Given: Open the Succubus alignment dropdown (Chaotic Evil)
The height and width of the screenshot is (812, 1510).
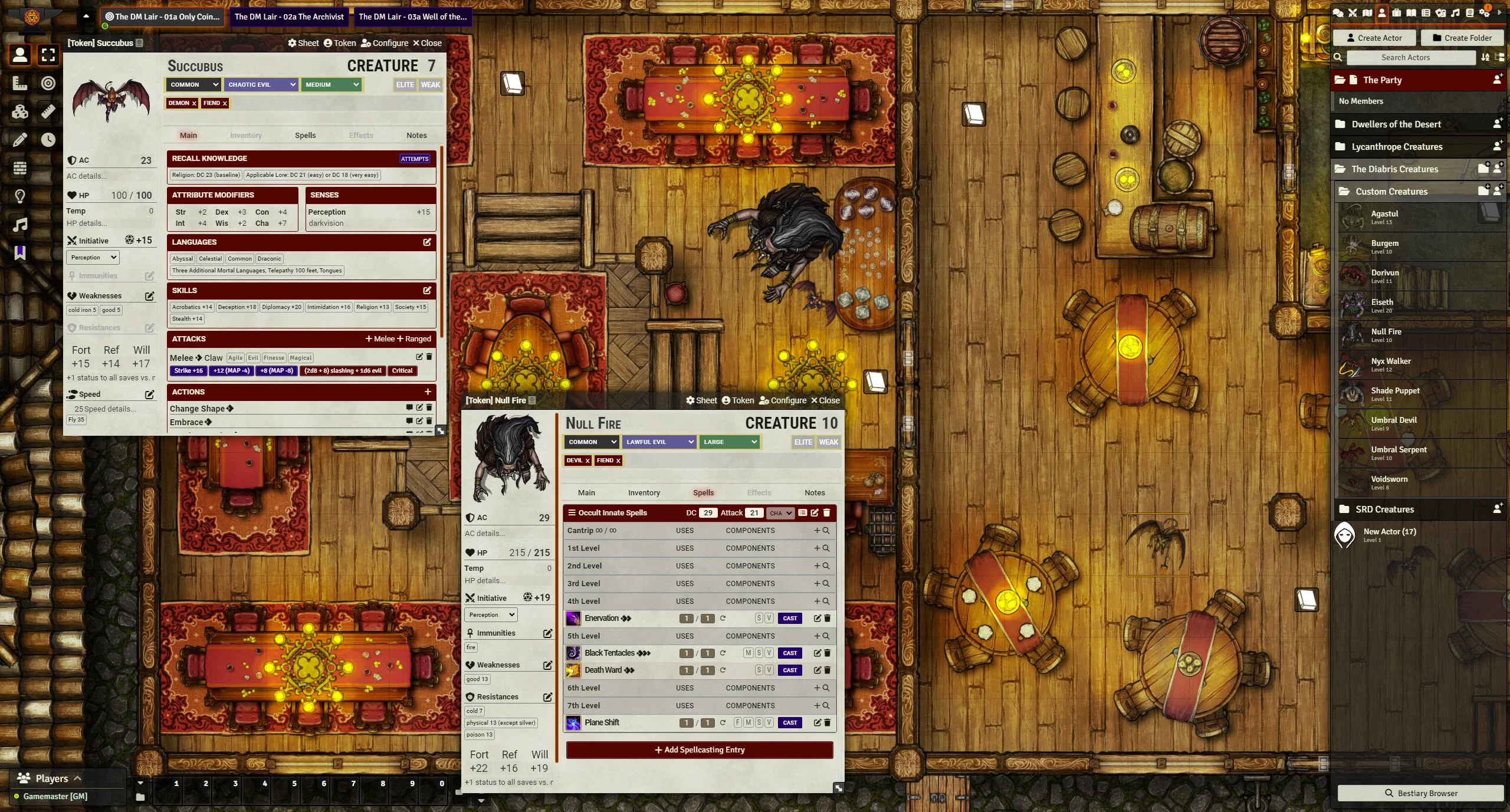Looking at the screenshot, I should [x=261, y=85].
